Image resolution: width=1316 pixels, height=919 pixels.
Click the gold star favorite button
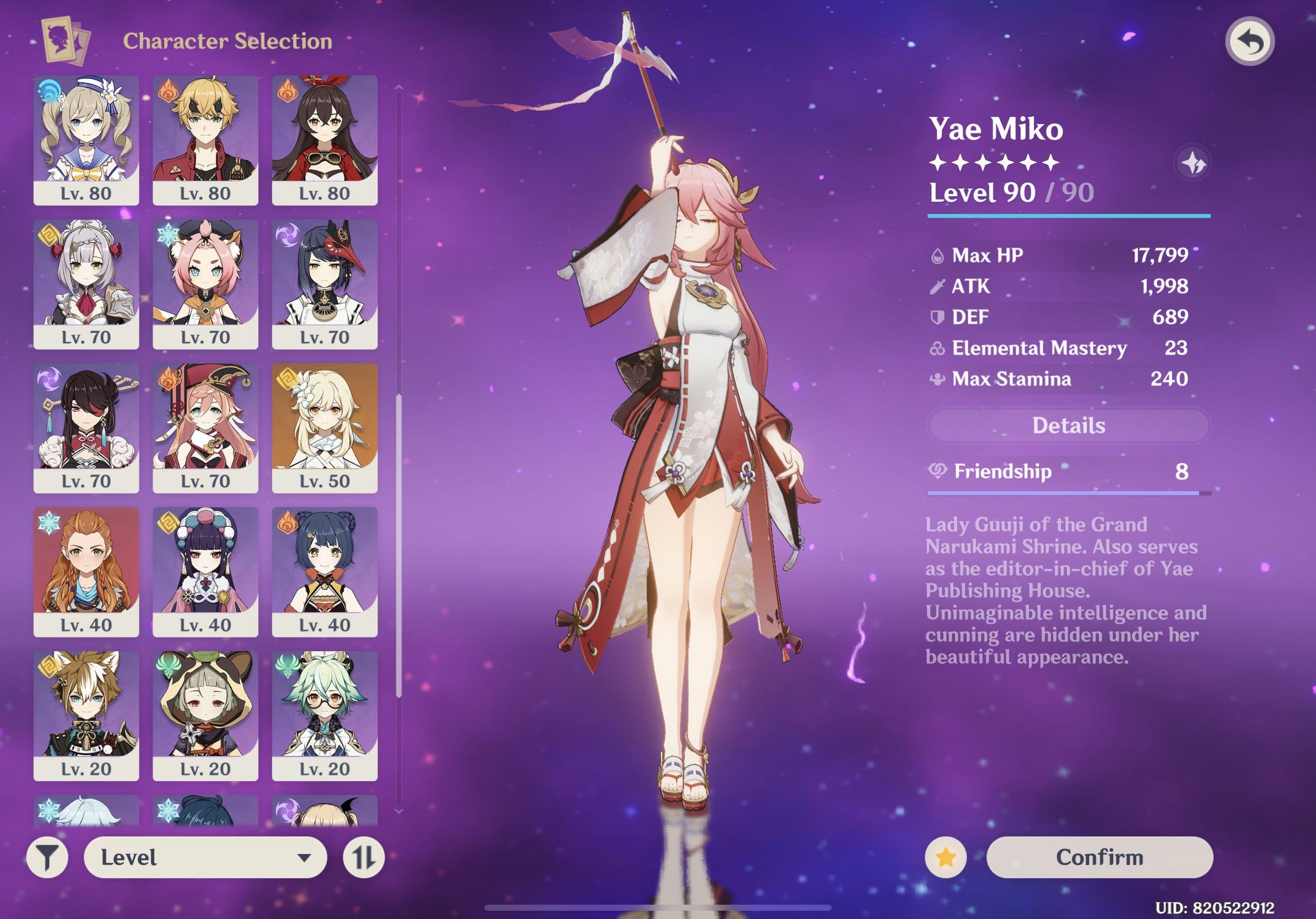(945, 857)
